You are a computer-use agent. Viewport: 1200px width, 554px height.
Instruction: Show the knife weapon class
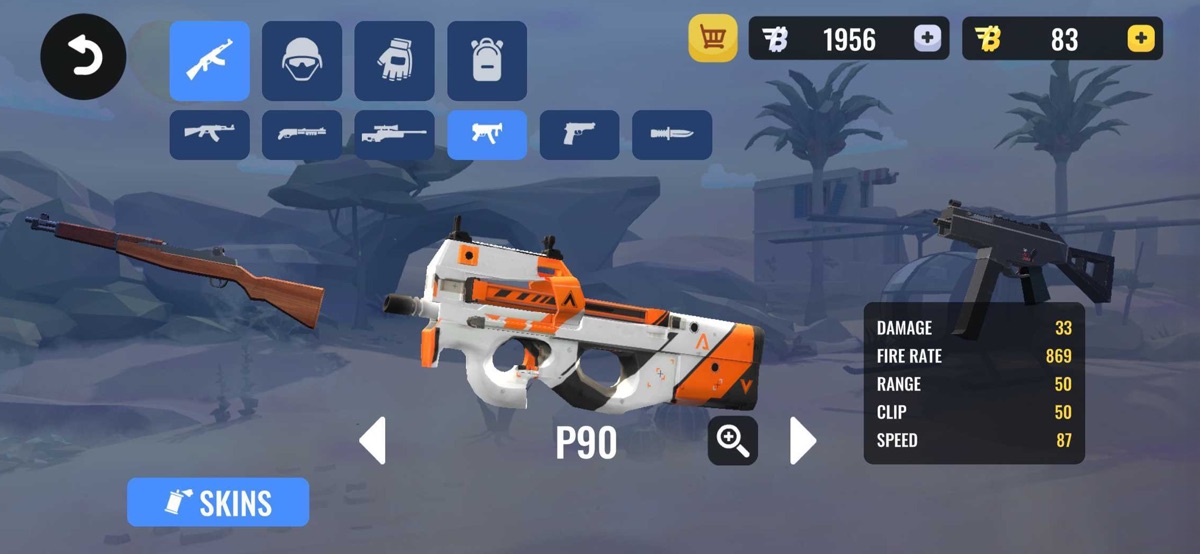672,135
